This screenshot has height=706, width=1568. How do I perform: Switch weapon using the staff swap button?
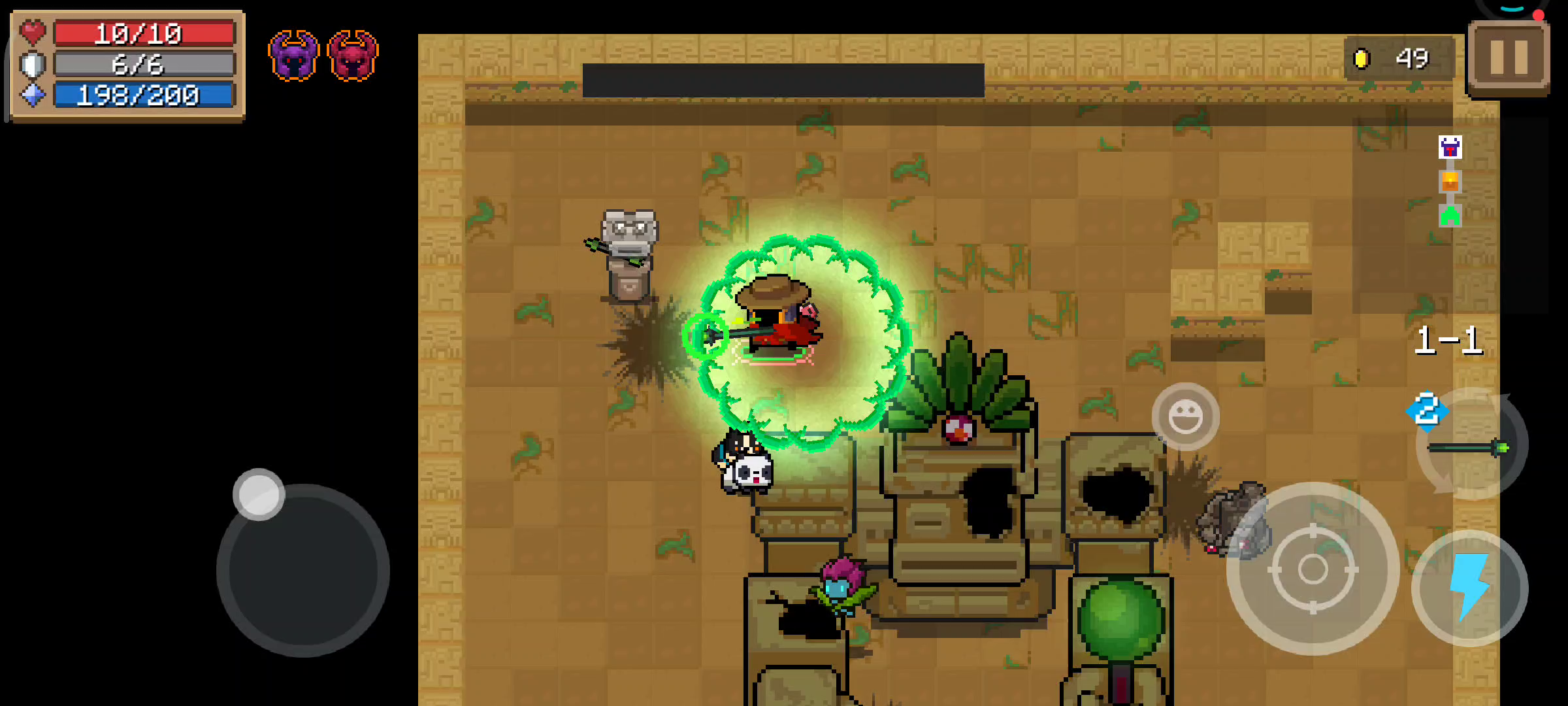(x=1470, y=446)
